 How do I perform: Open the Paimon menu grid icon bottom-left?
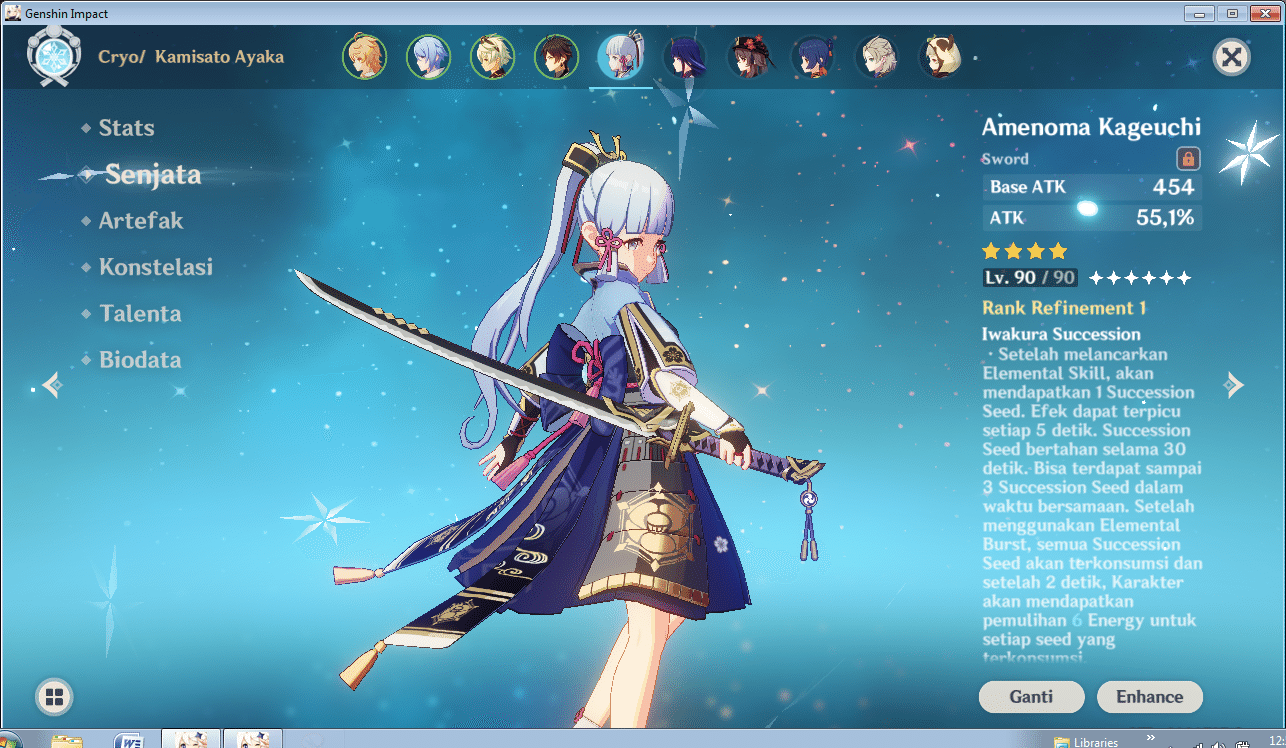click(53, 697)
